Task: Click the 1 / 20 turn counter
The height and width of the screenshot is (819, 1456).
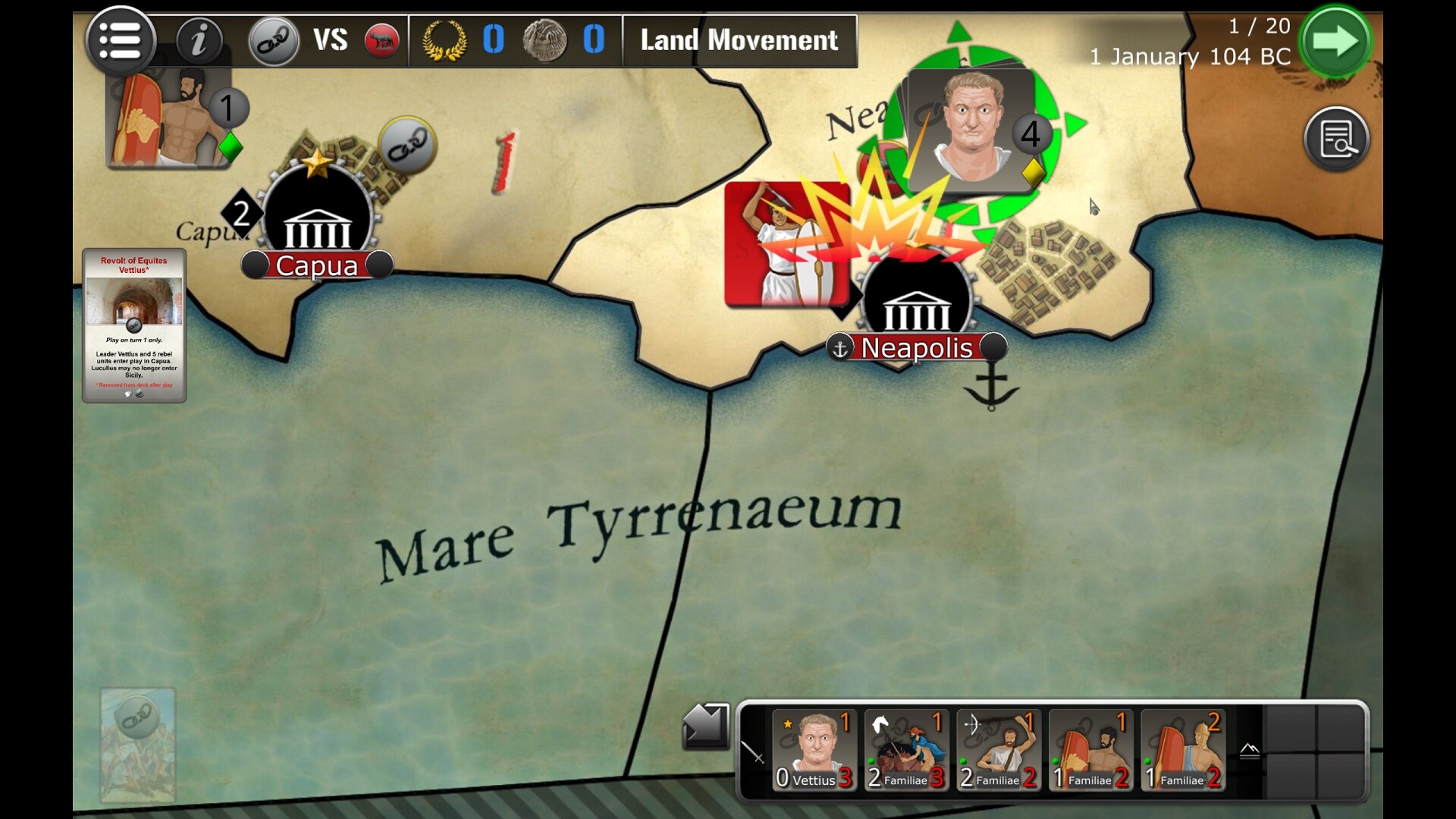Action: (x=1259, y=25)
